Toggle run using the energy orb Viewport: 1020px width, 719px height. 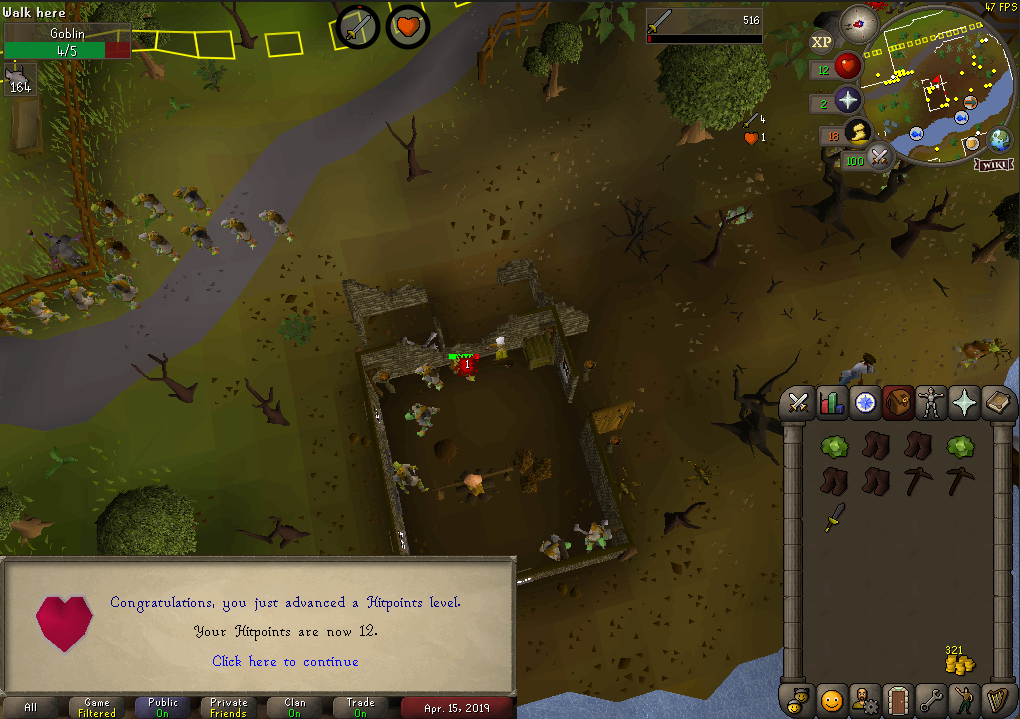click(x=858, y=133)
